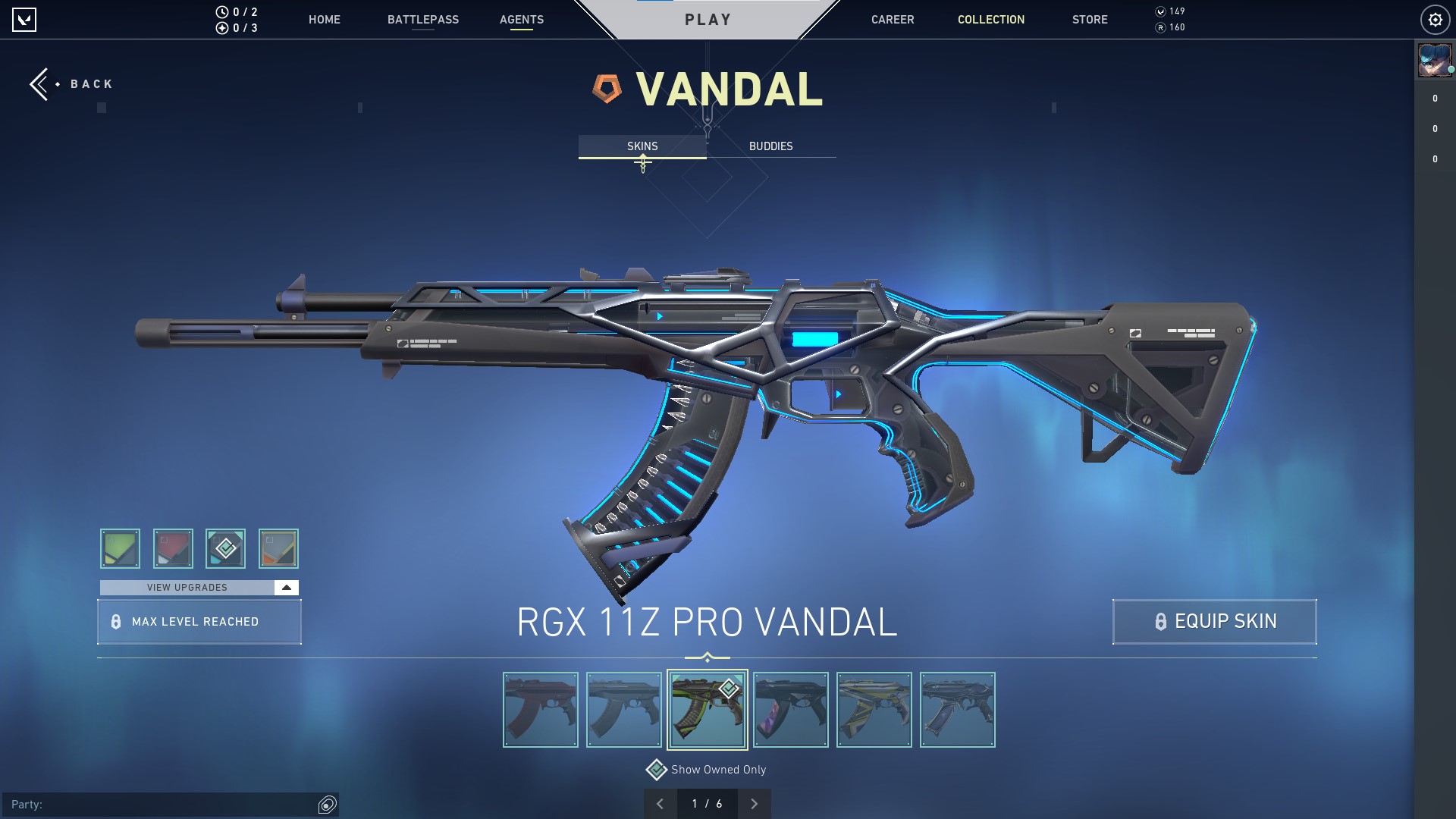The height and width of the screenshot is (819, 1456).
Task: Open the Collection menu item
Action: [990, 20]
